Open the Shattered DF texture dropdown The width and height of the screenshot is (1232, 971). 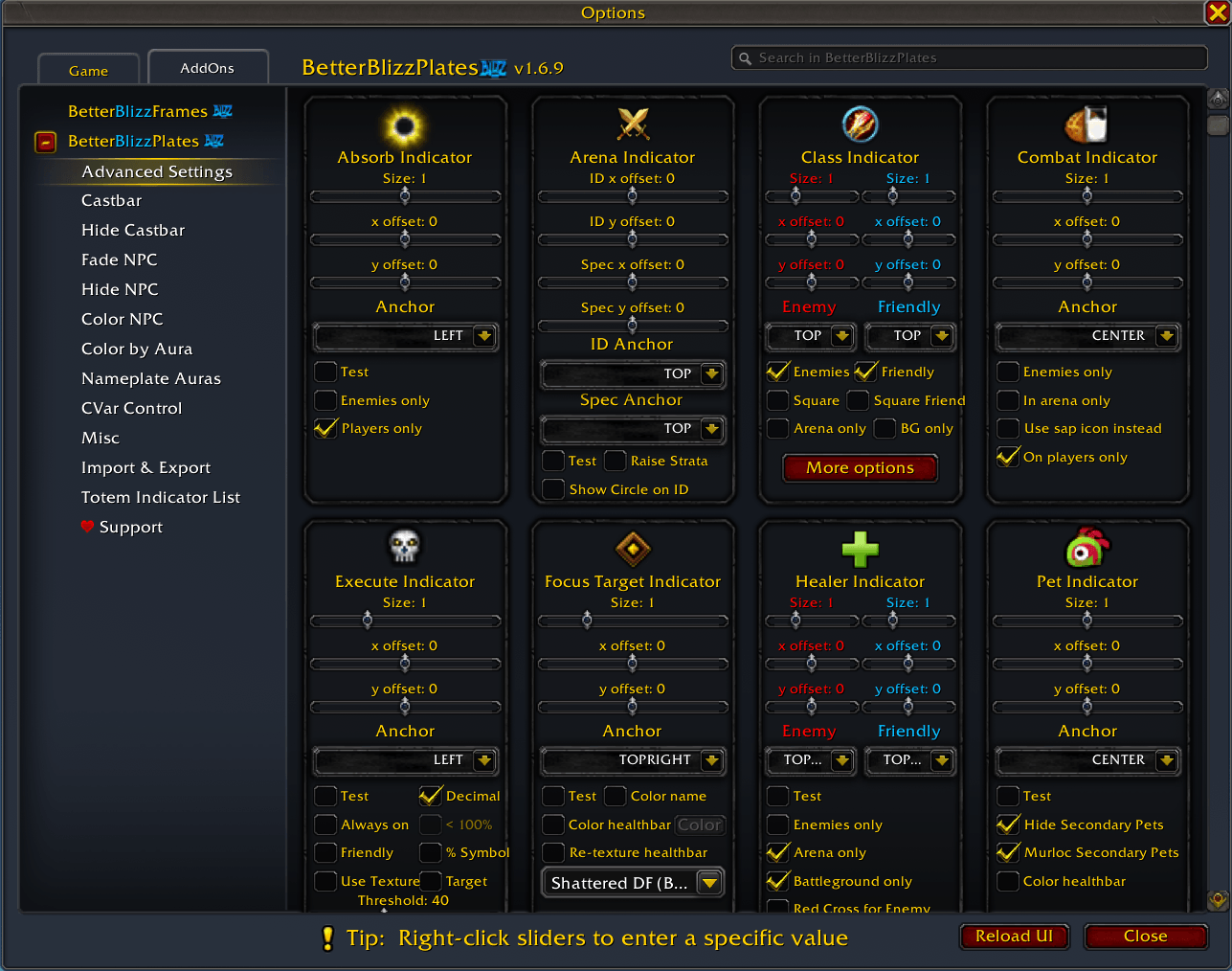pos(632,882)
